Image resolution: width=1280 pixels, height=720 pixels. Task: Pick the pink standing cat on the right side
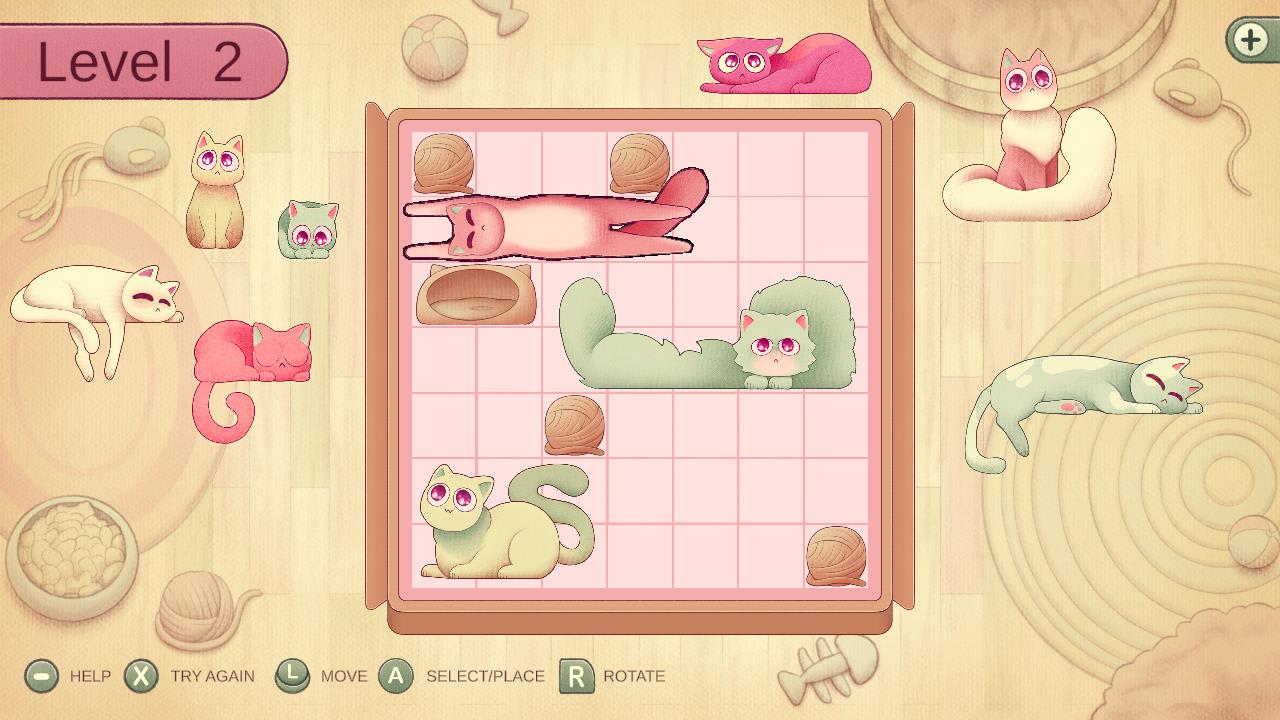click(1030, 110)
